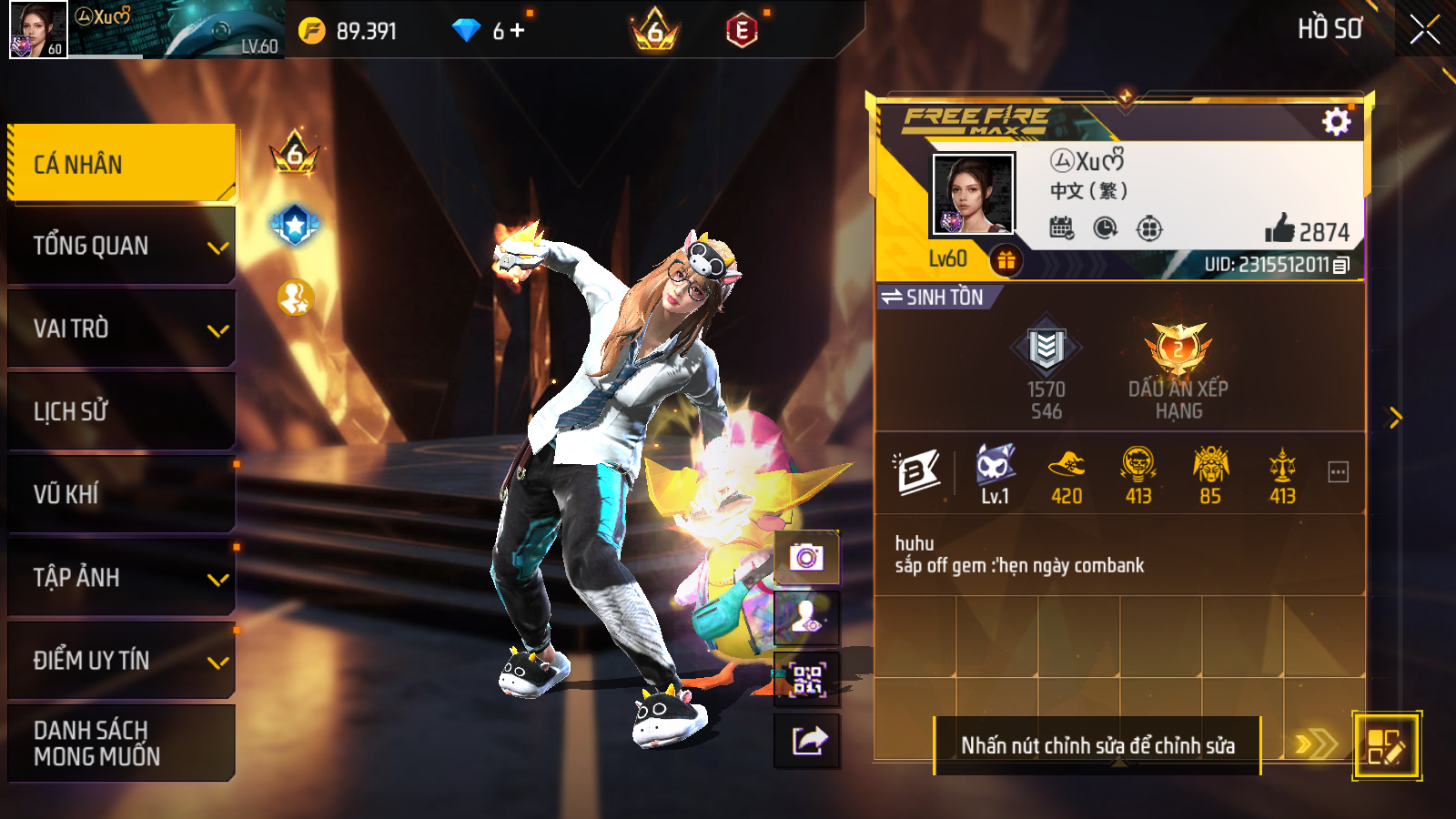
Task: Open Điểm Uy Tín section
Action: click(122, 660)
